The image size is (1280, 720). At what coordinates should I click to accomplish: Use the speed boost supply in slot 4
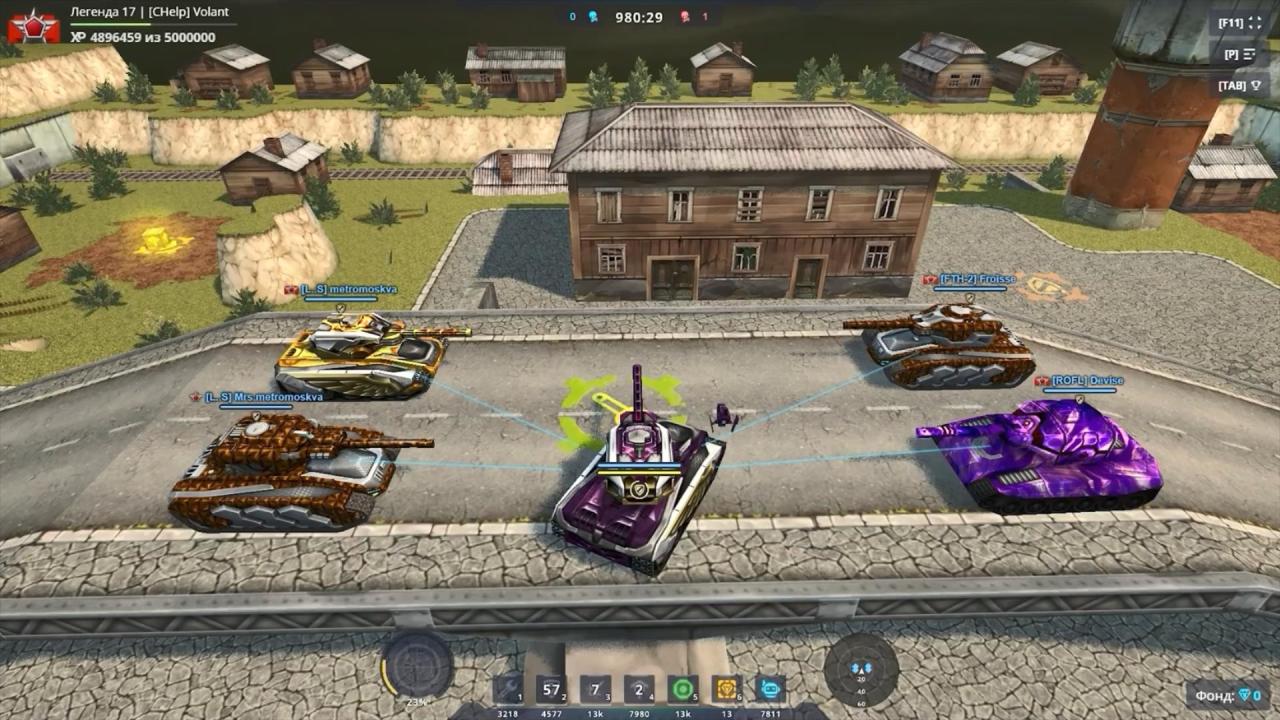638,690
